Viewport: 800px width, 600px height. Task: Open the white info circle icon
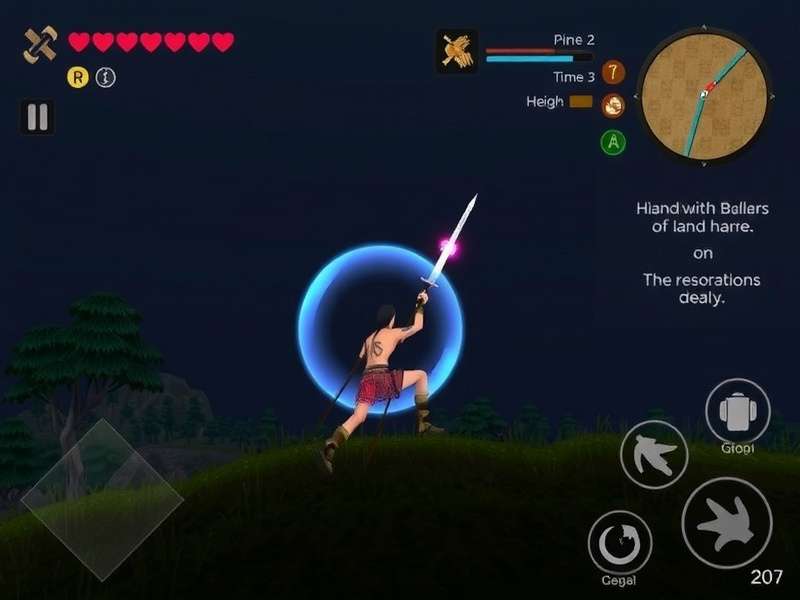click(105, 76)
